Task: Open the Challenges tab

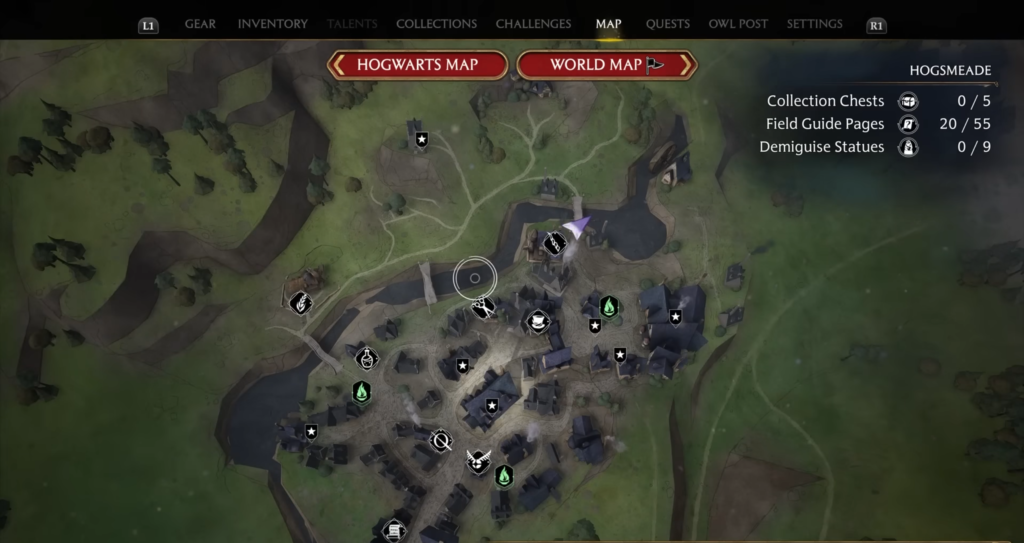Action: tap(533, 24)
